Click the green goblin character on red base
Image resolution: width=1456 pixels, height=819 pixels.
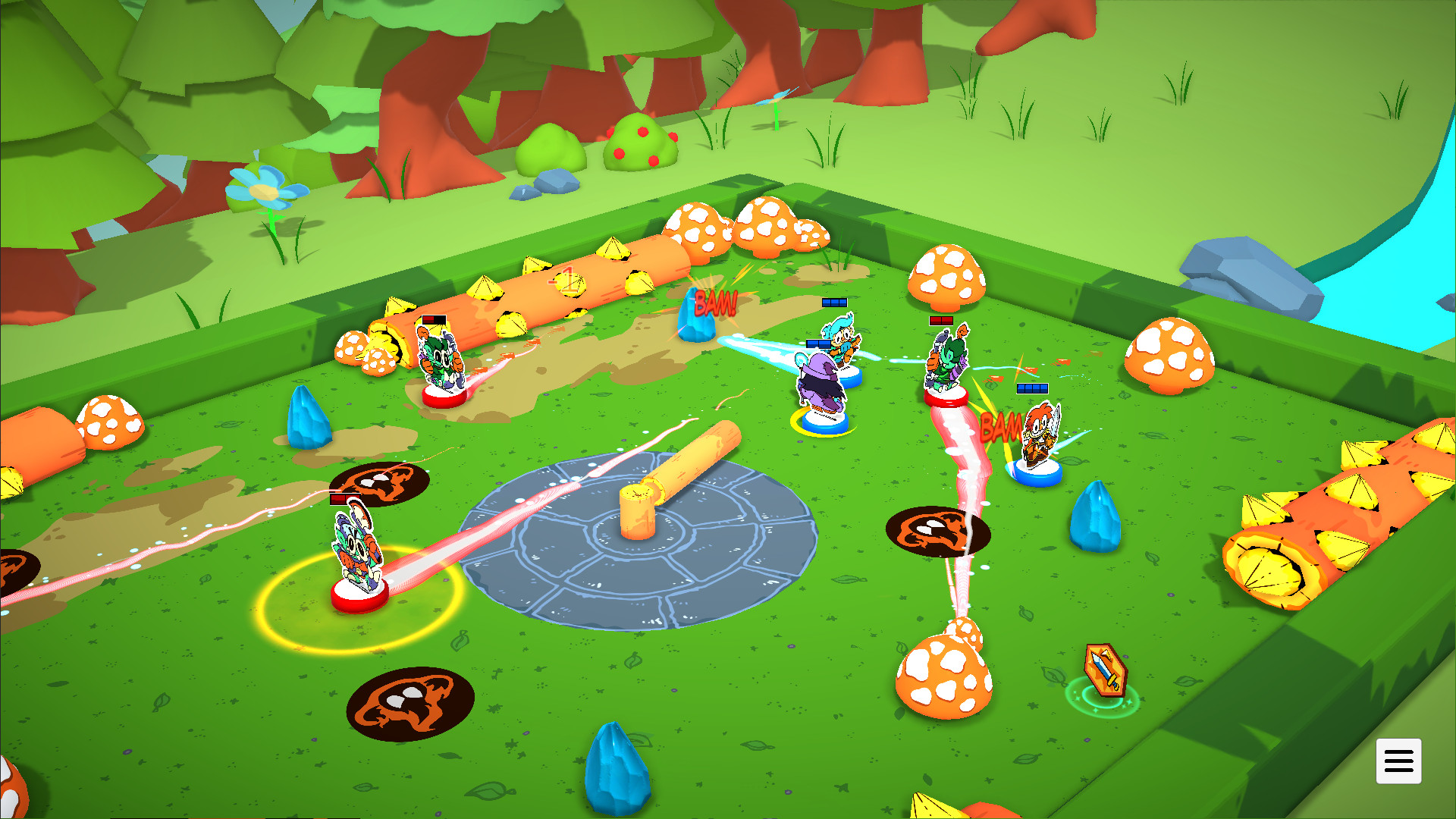pos(945,364)
